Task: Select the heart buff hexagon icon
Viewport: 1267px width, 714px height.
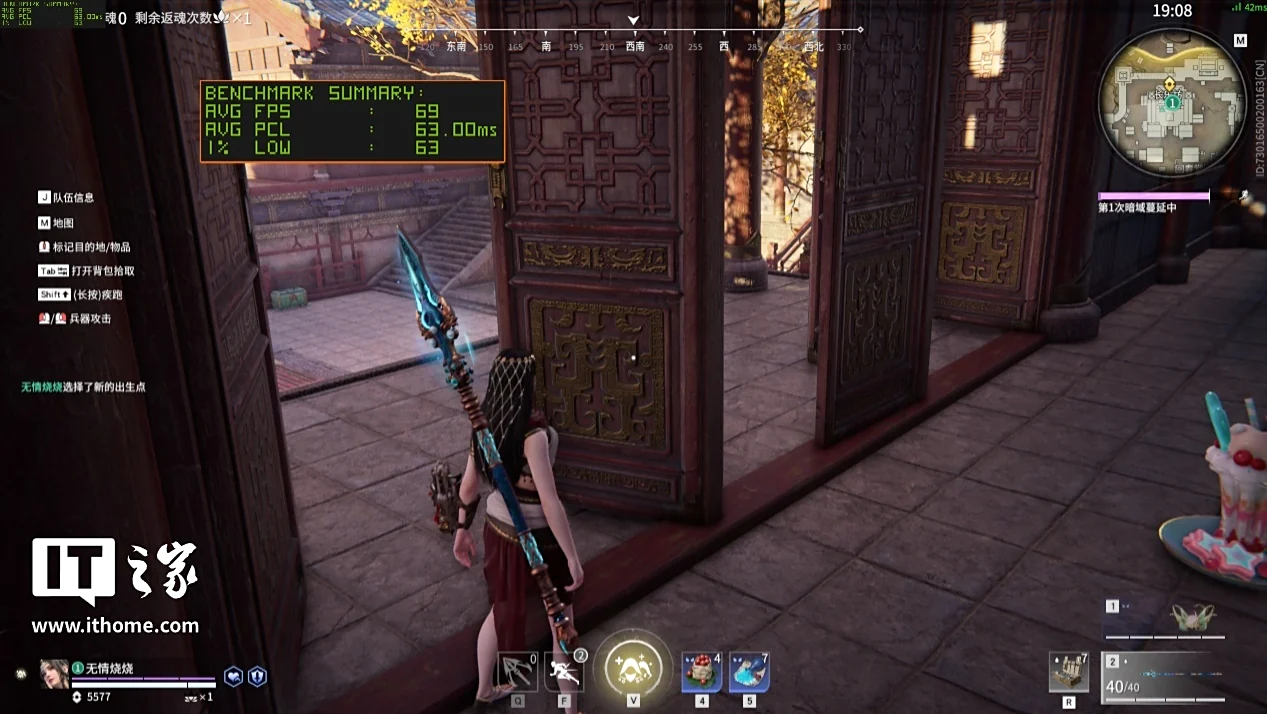Action: [233, 677]
